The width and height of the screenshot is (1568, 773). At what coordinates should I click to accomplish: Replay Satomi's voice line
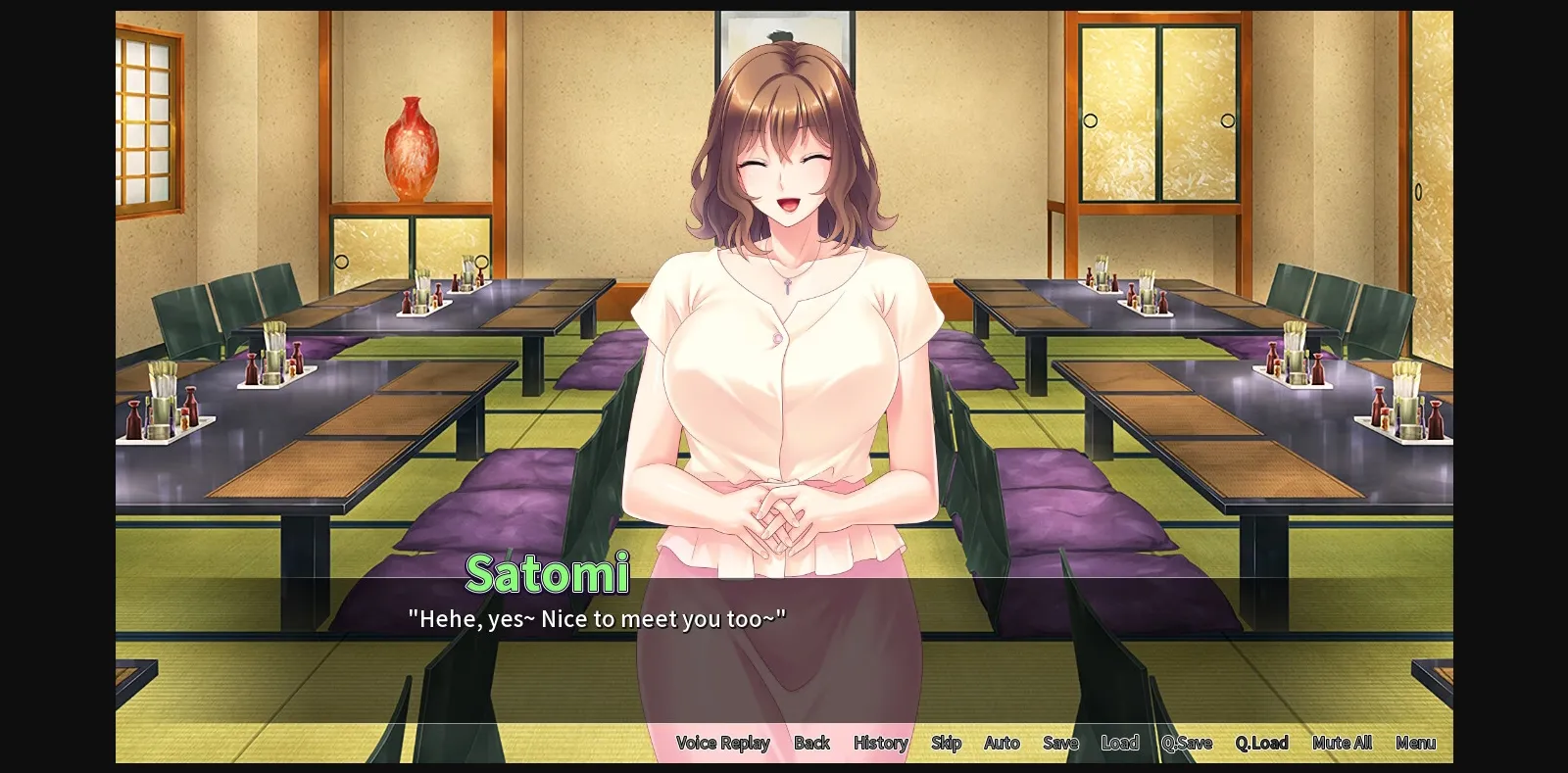tap(724, 743)
